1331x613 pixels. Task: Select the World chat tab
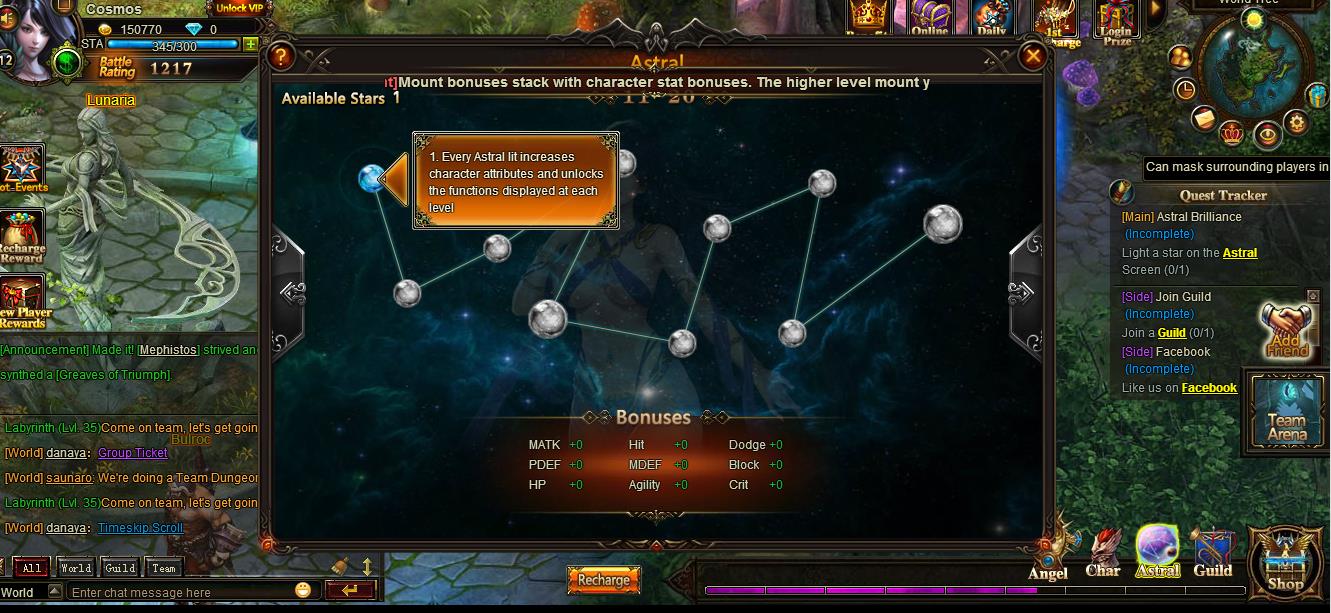click(x=76, y=568)
